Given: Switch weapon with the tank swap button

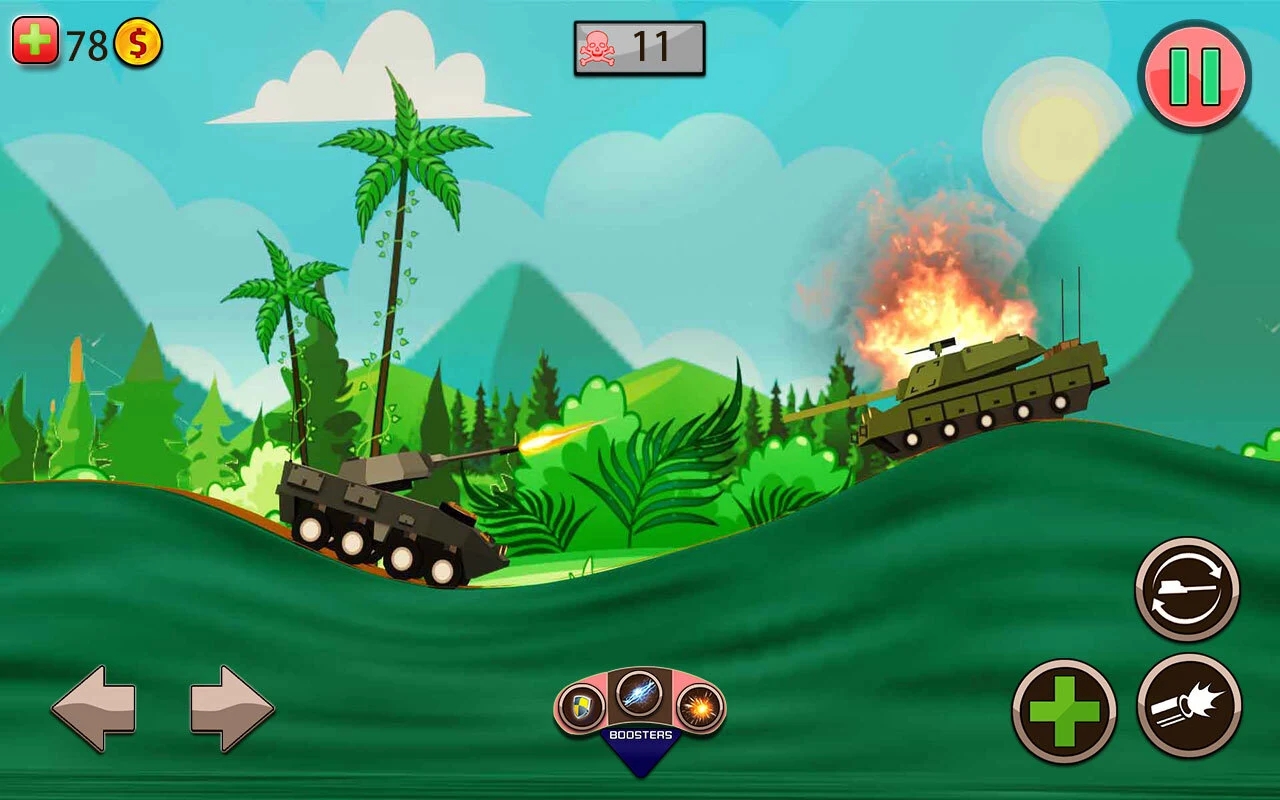Looking at the screenshot, I should click(x=1187, y=589).
